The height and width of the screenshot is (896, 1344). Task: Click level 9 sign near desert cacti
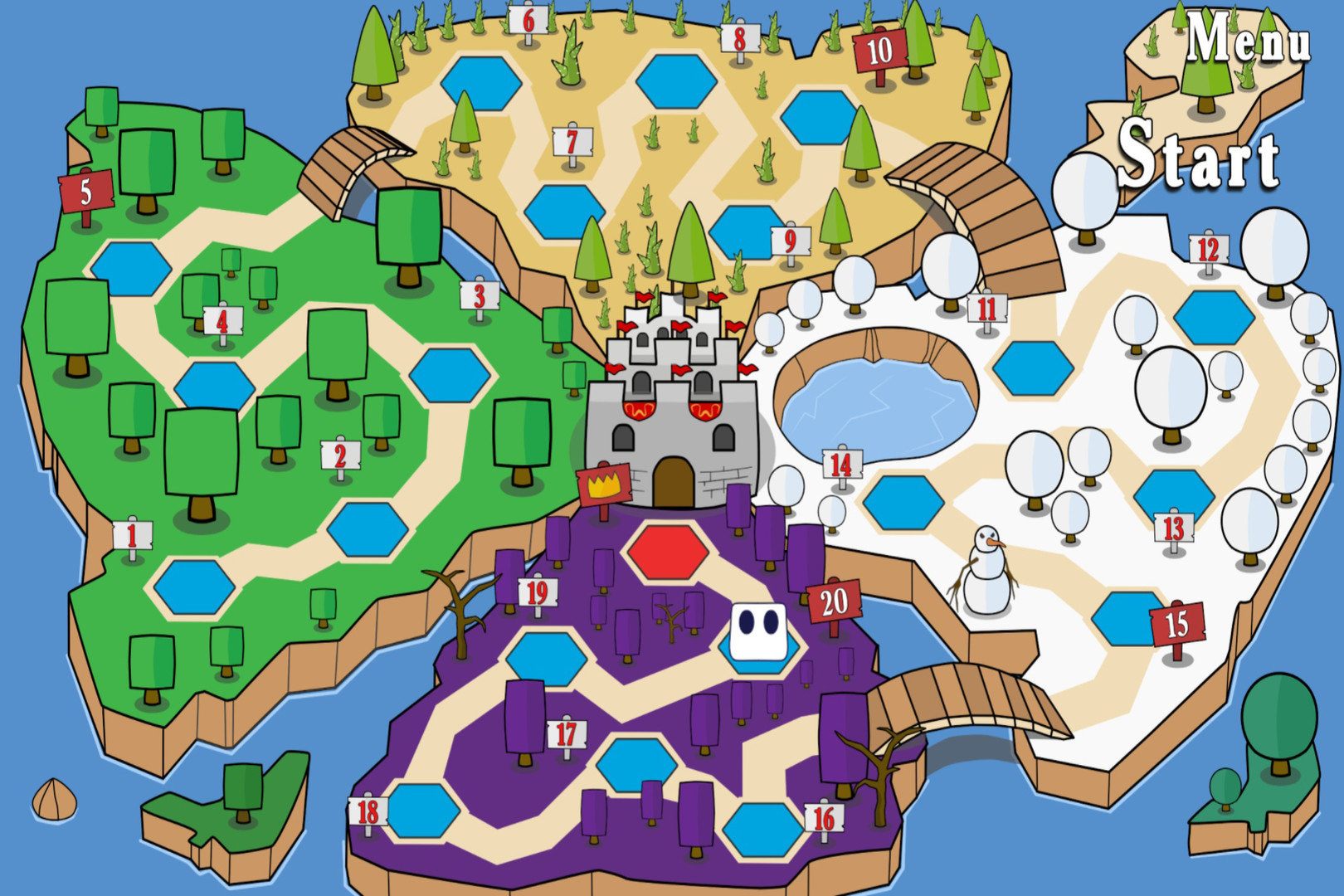click(790, 241)
